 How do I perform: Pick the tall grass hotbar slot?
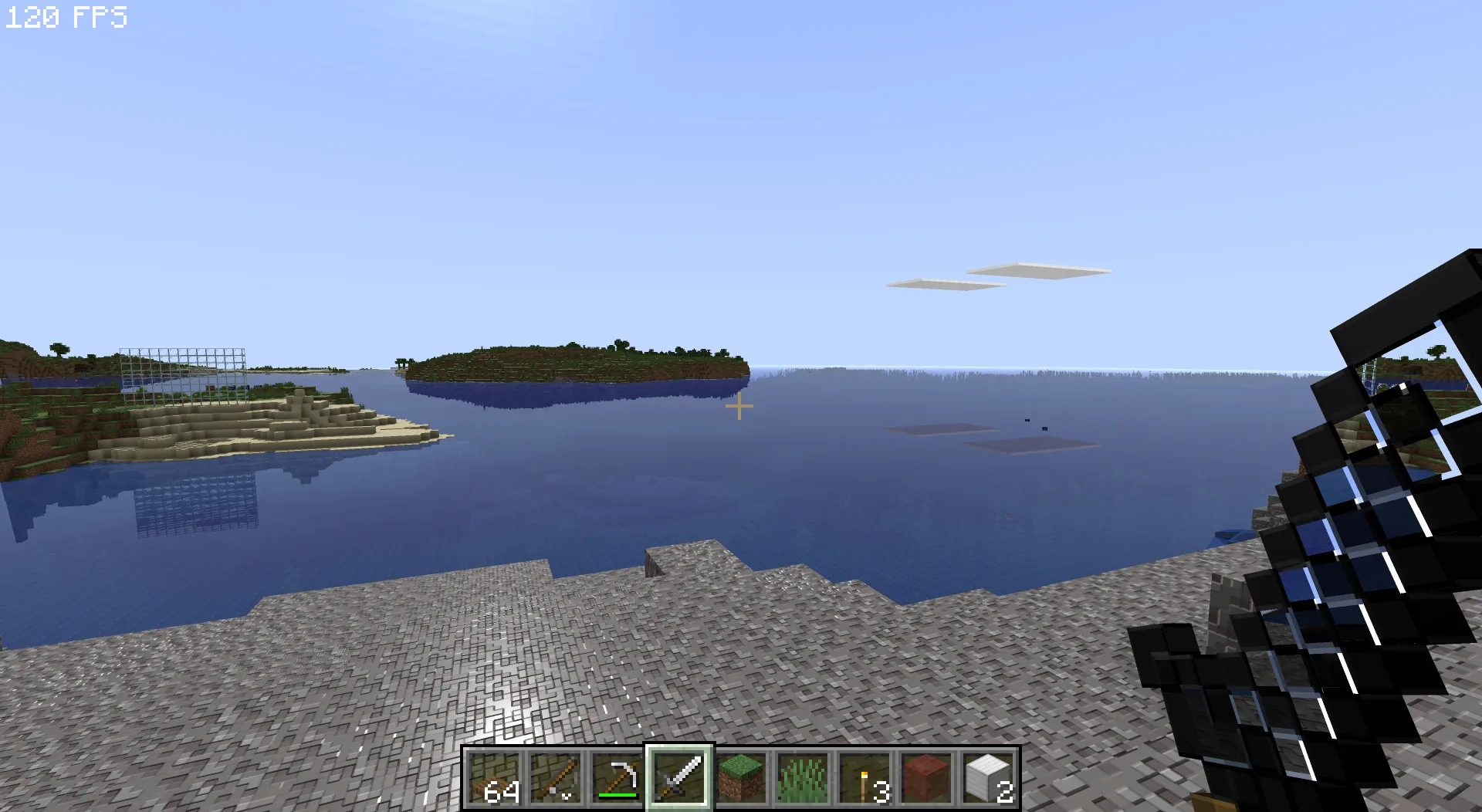[803, 778]
